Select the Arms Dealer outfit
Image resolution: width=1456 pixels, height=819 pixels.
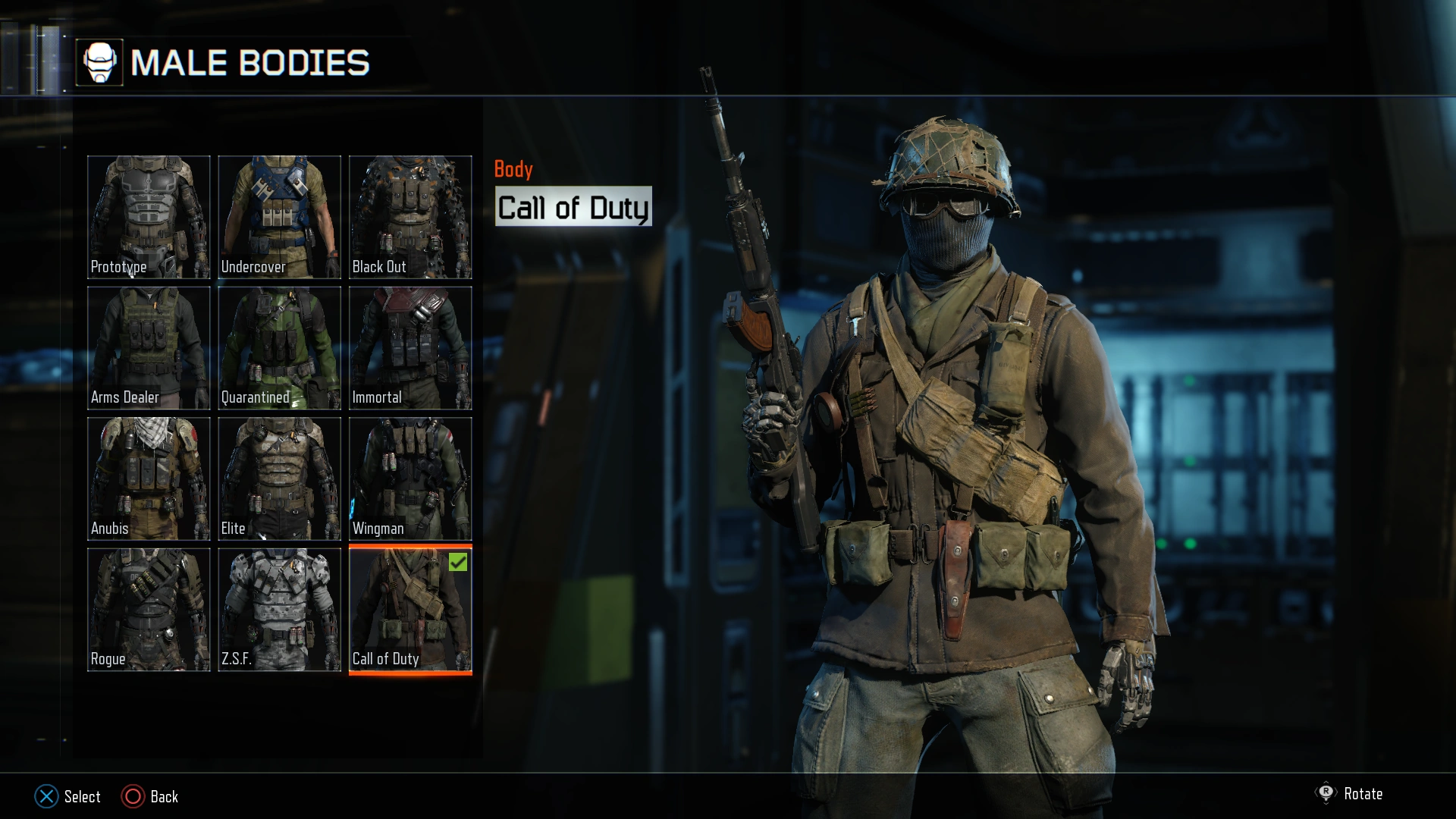click(x=149, y=348)
